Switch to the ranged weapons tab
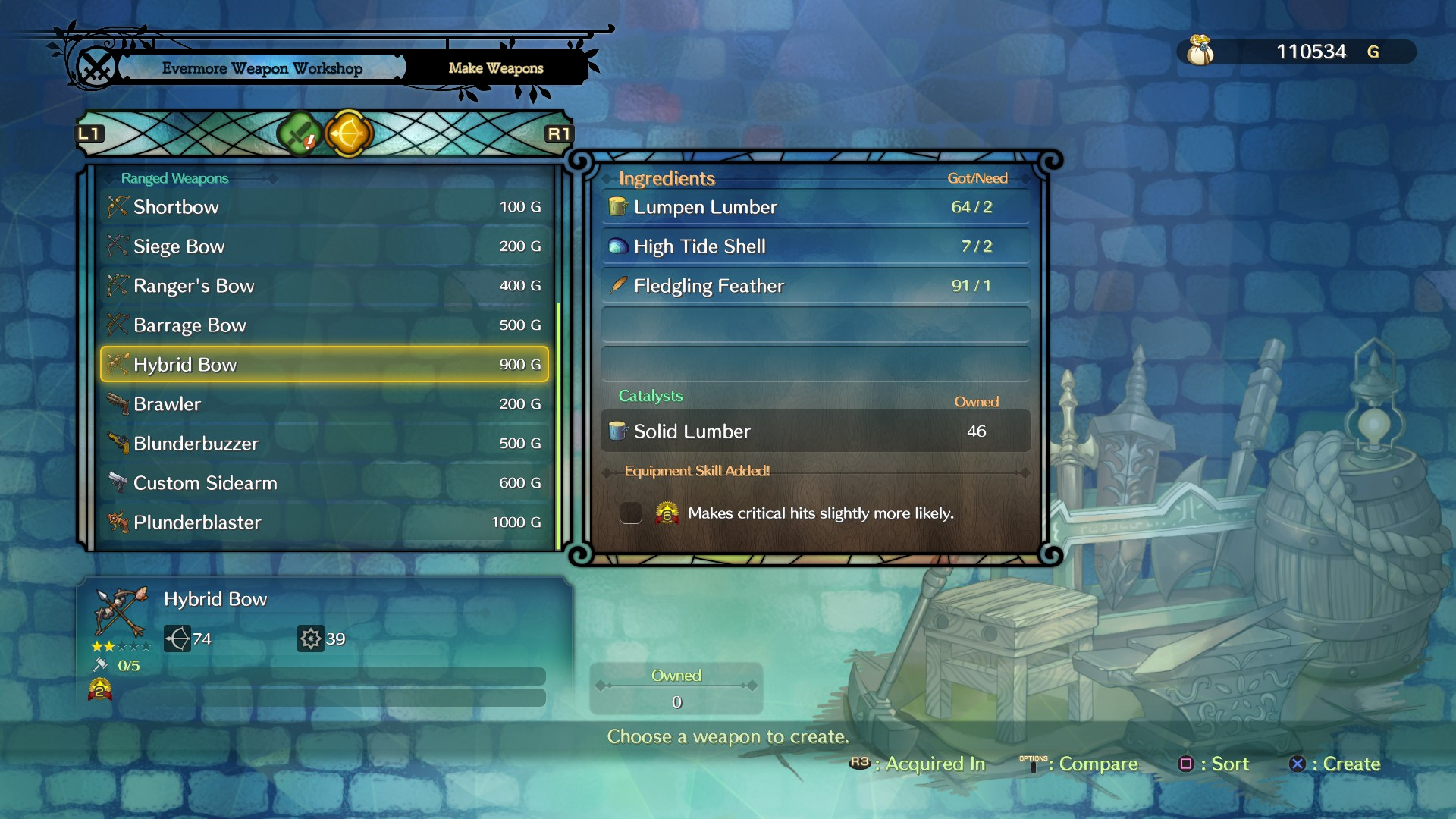The height and width of the screenshot is (819, 1456). click(x=349, y=134)
